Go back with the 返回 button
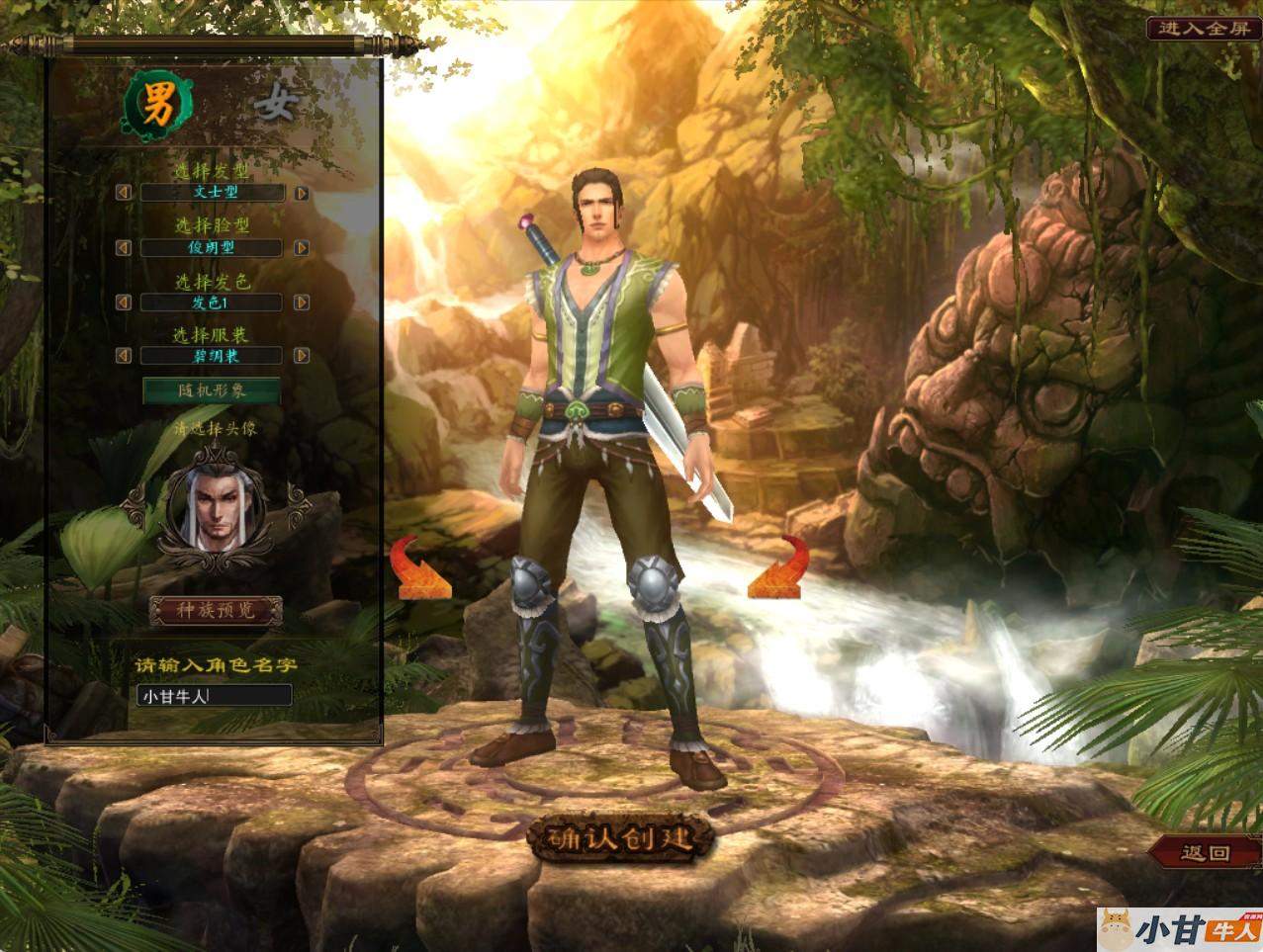The height and width of the screenshot is (952, 1263). click(1205, 852)
